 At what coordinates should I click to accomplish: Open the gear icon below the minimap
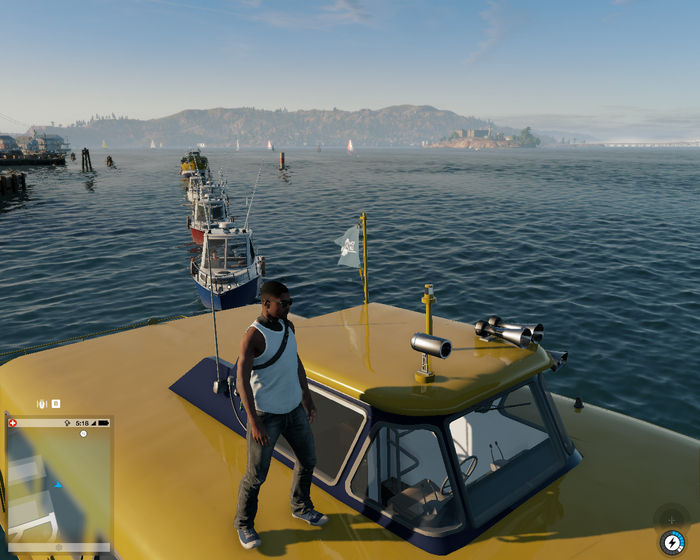click(x=58, y=548)
